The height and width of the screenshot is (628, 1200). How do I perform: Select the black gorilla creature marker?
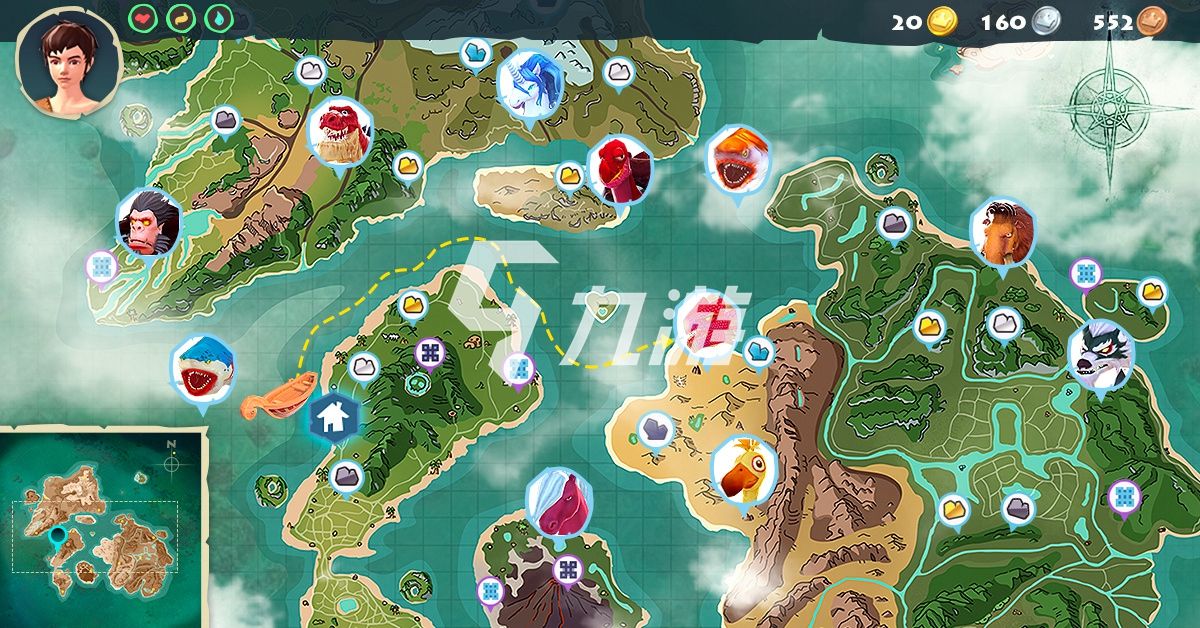coord(149,221)
